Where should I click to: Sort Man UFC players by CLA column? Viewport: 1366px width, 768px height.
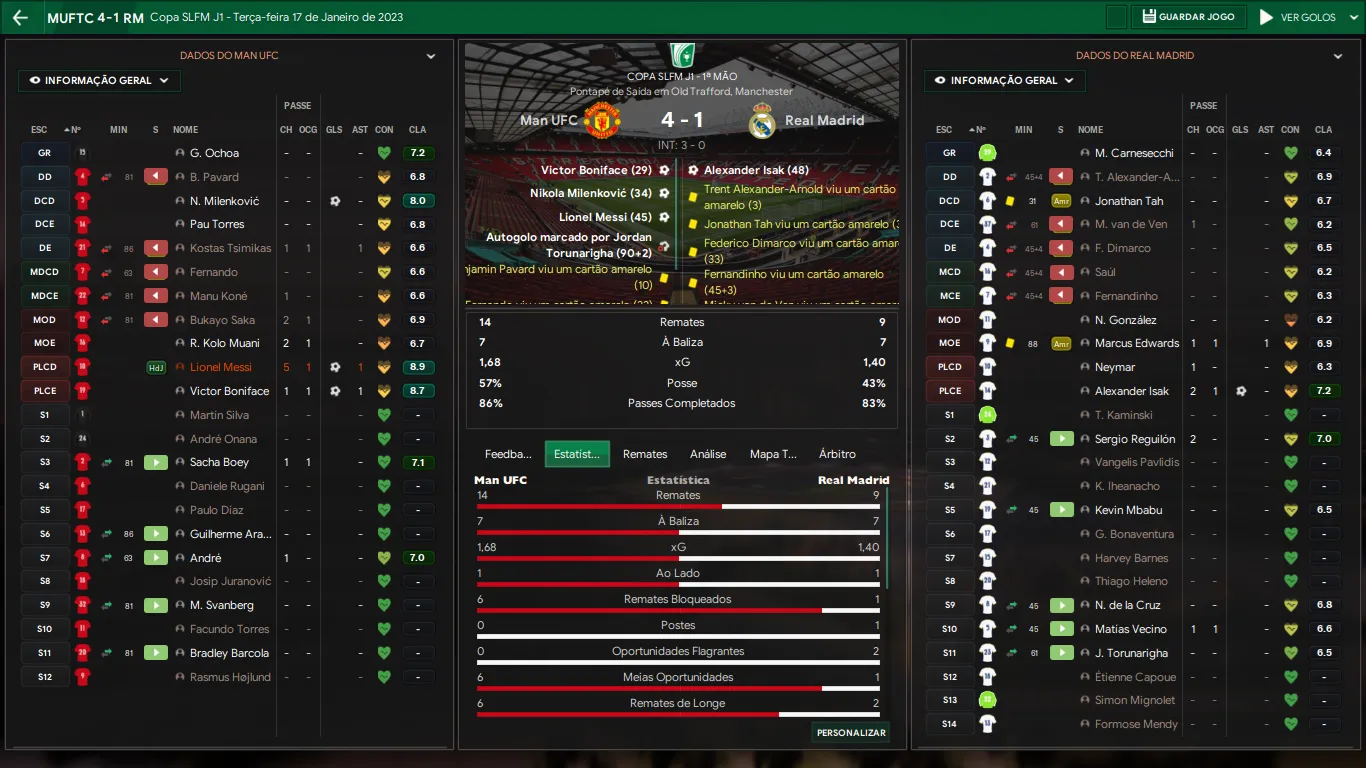[x=417, y=130]
